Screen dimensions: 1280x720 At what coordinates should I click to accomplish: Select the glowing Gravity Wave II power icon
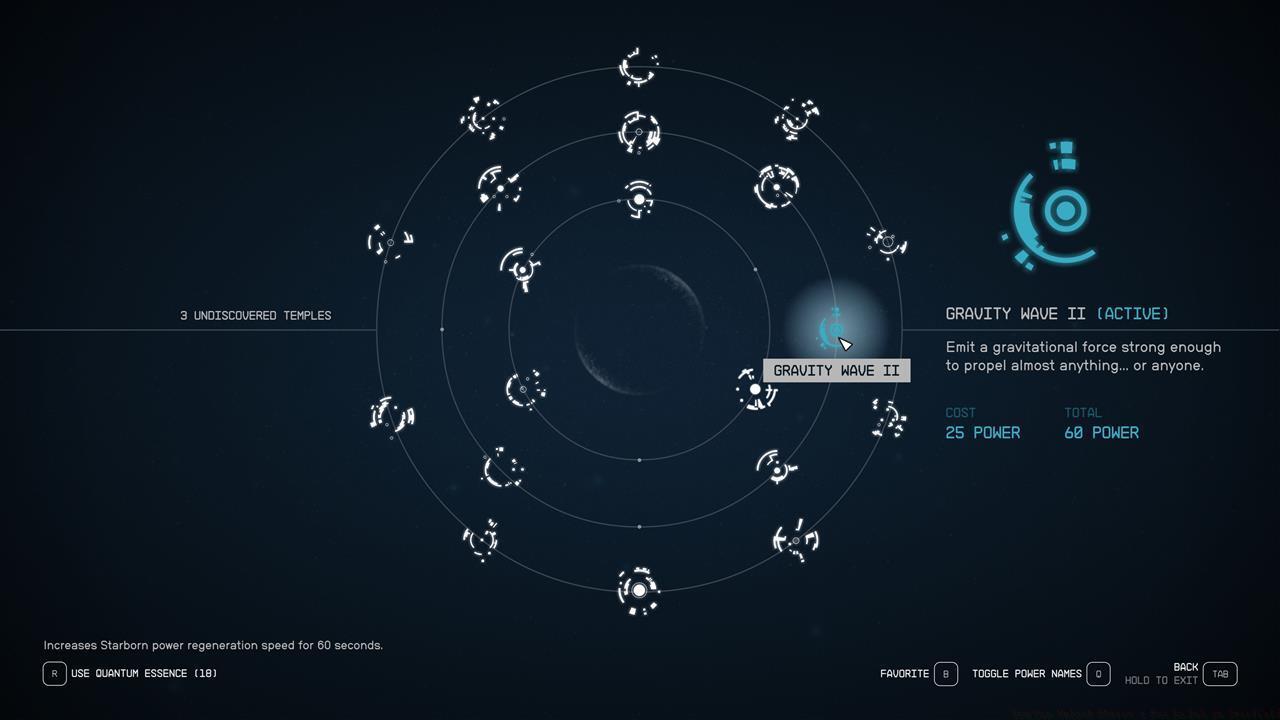click(x=832, y=330)
